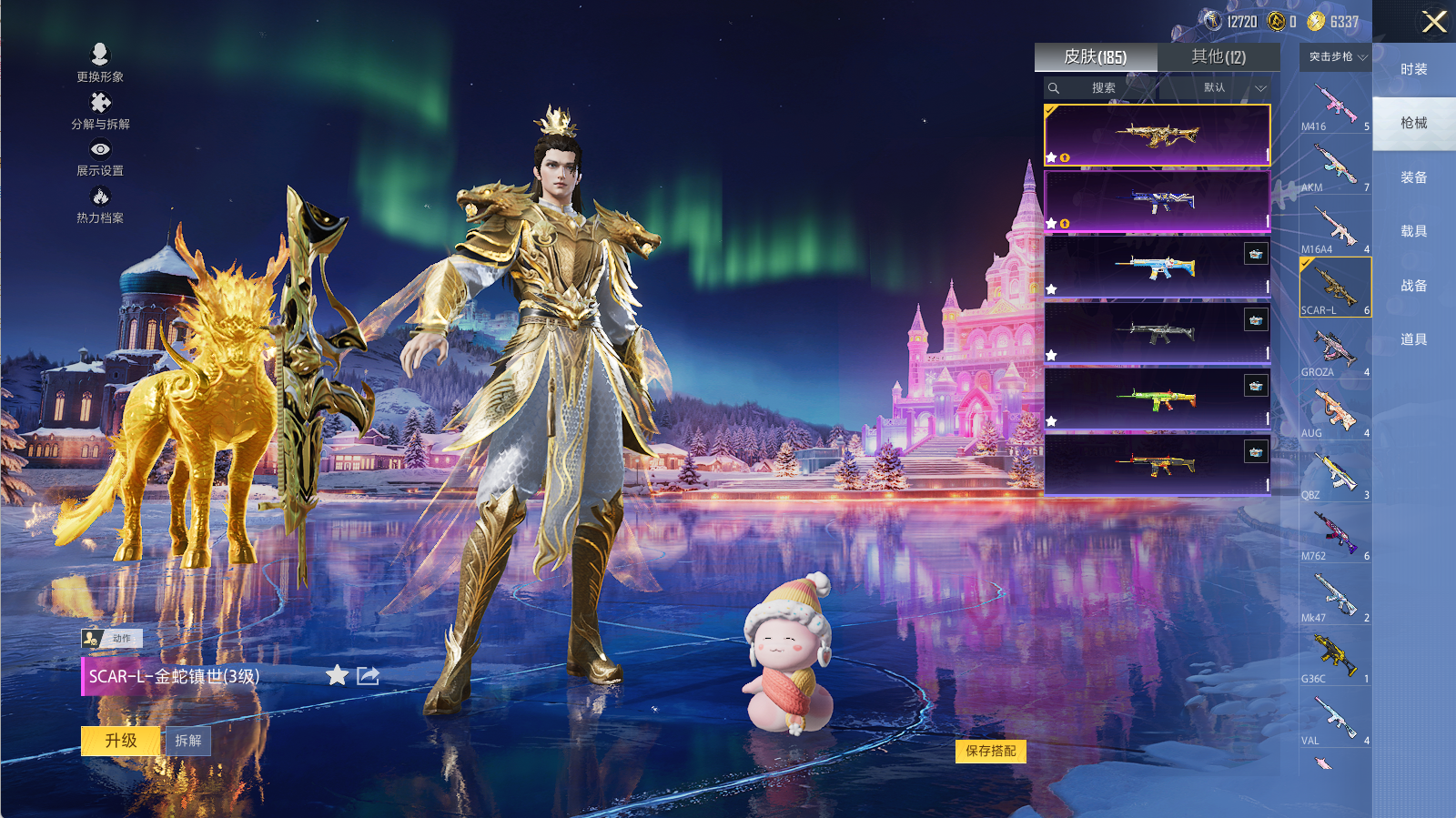Open the 突击步枪 weapon type dropdown

coord(1337,57)
